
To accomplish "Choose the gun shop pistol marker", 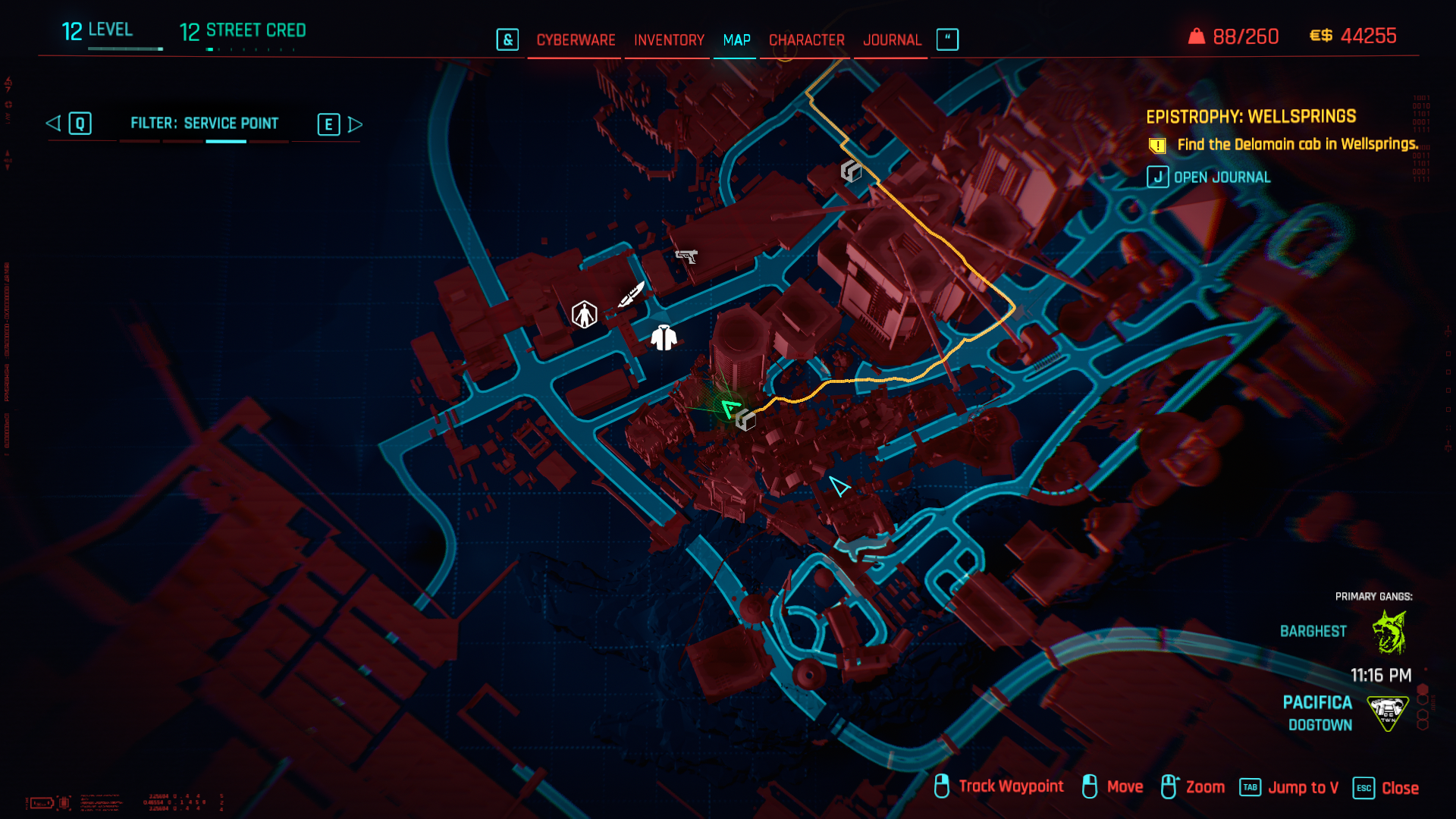I will [686, 257].
